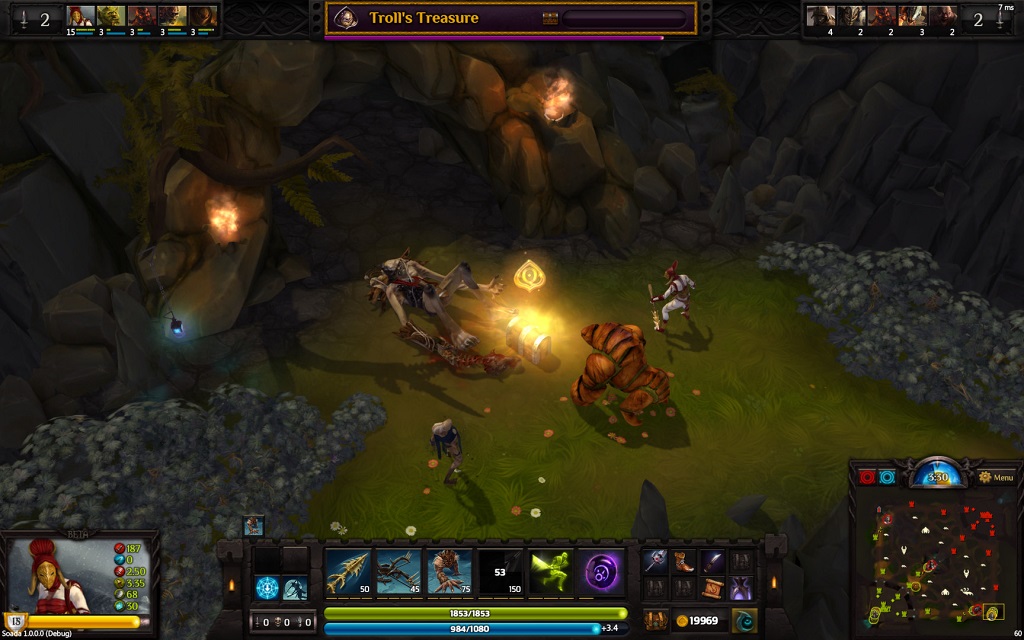The height and width of the screenshot is (640, 1024).
Task: Use the boots item slot
Action: [684, 562]
